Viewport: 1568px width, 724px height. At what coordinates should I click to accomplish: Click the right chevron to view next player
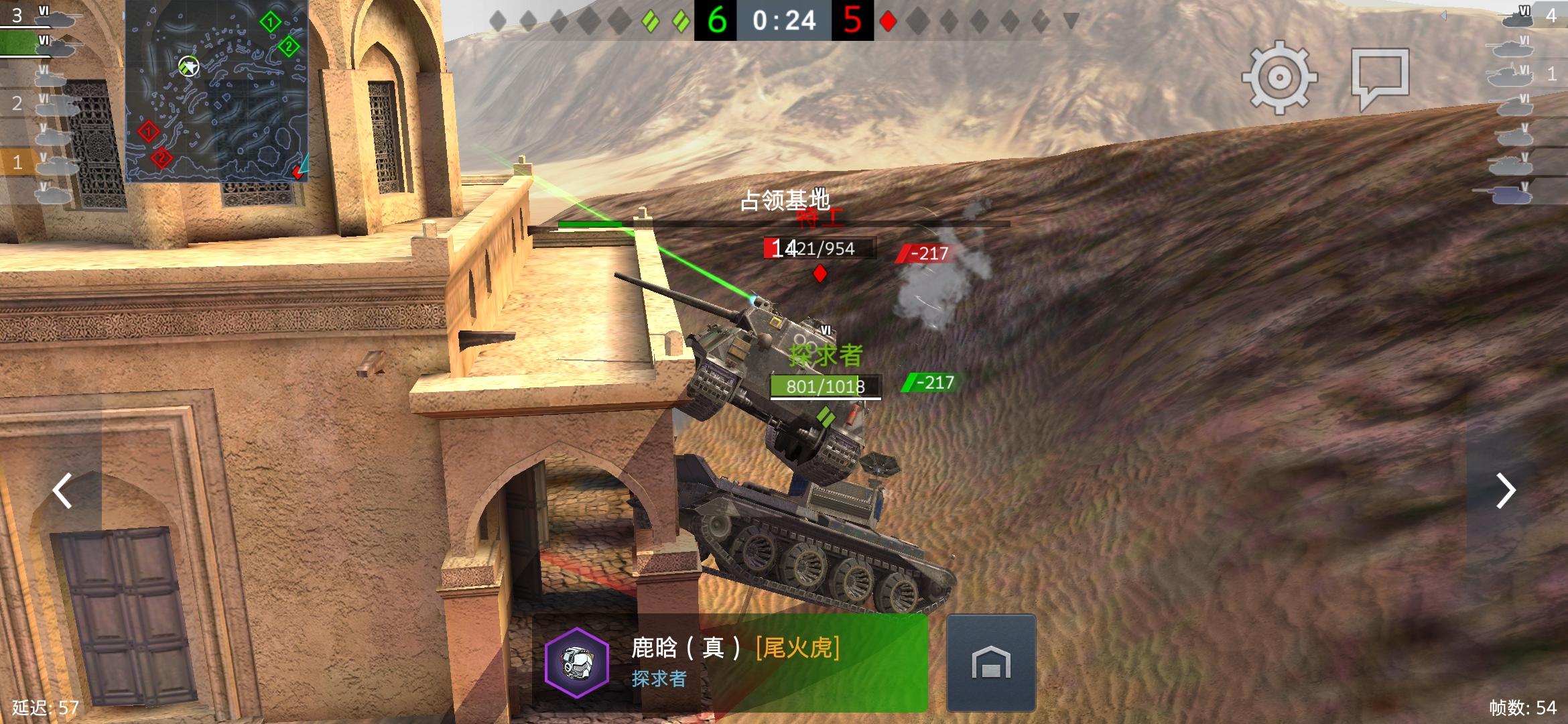point(1506,491)
